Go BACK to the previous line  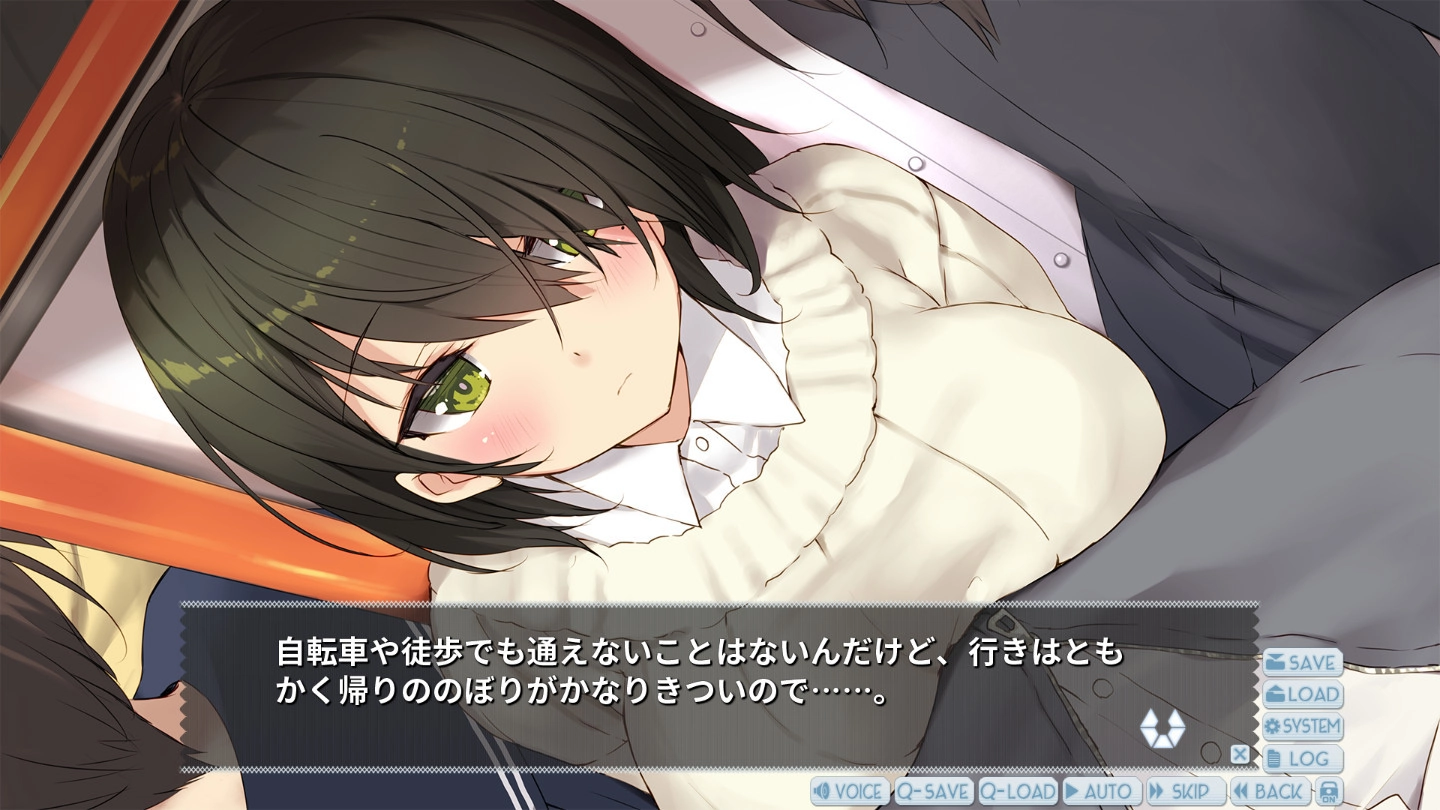tap(1269, 792)
